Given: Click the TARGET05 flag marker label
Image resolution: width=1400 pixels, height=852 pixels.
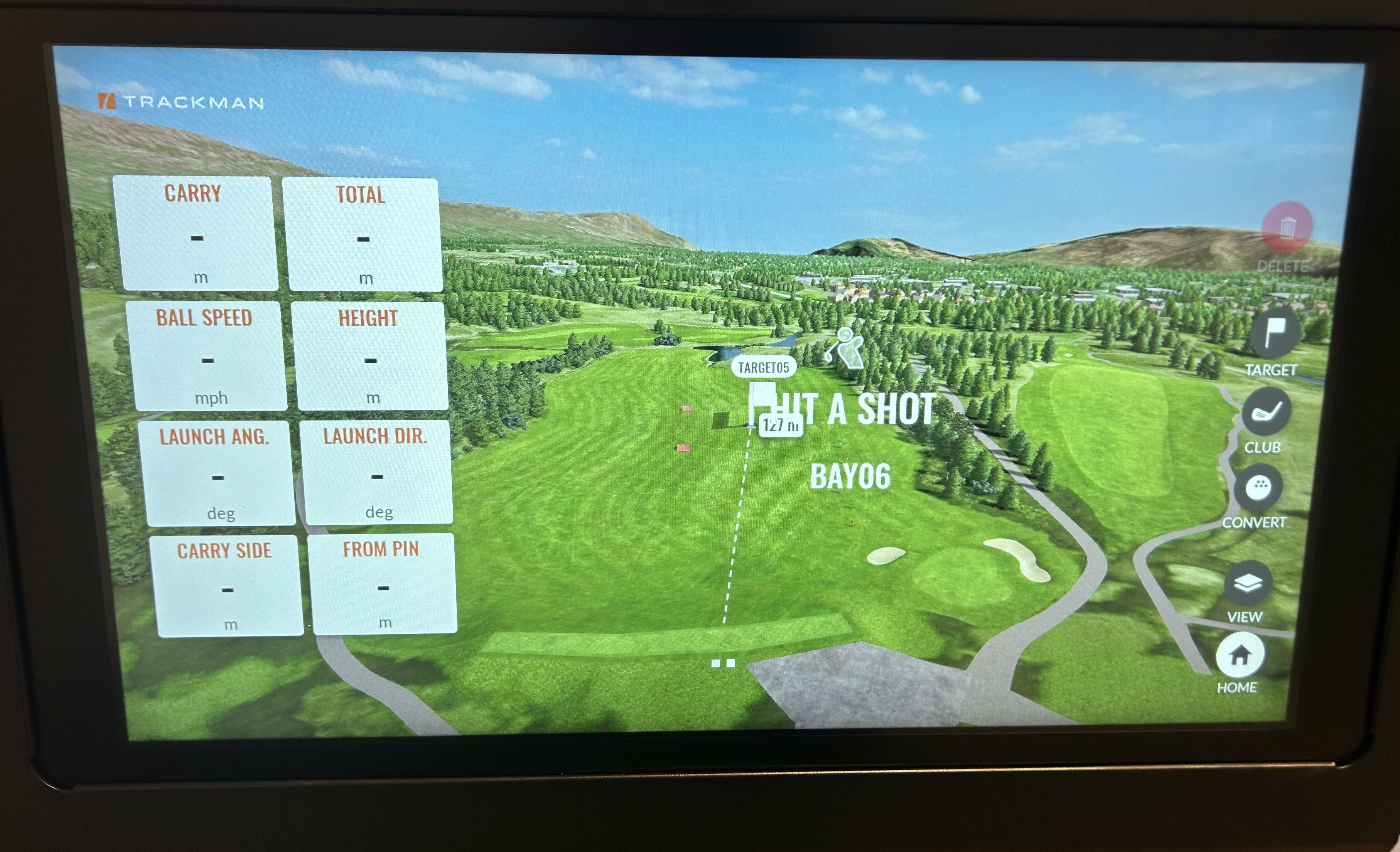Looking at the screenshot, I should click(763, 367).
